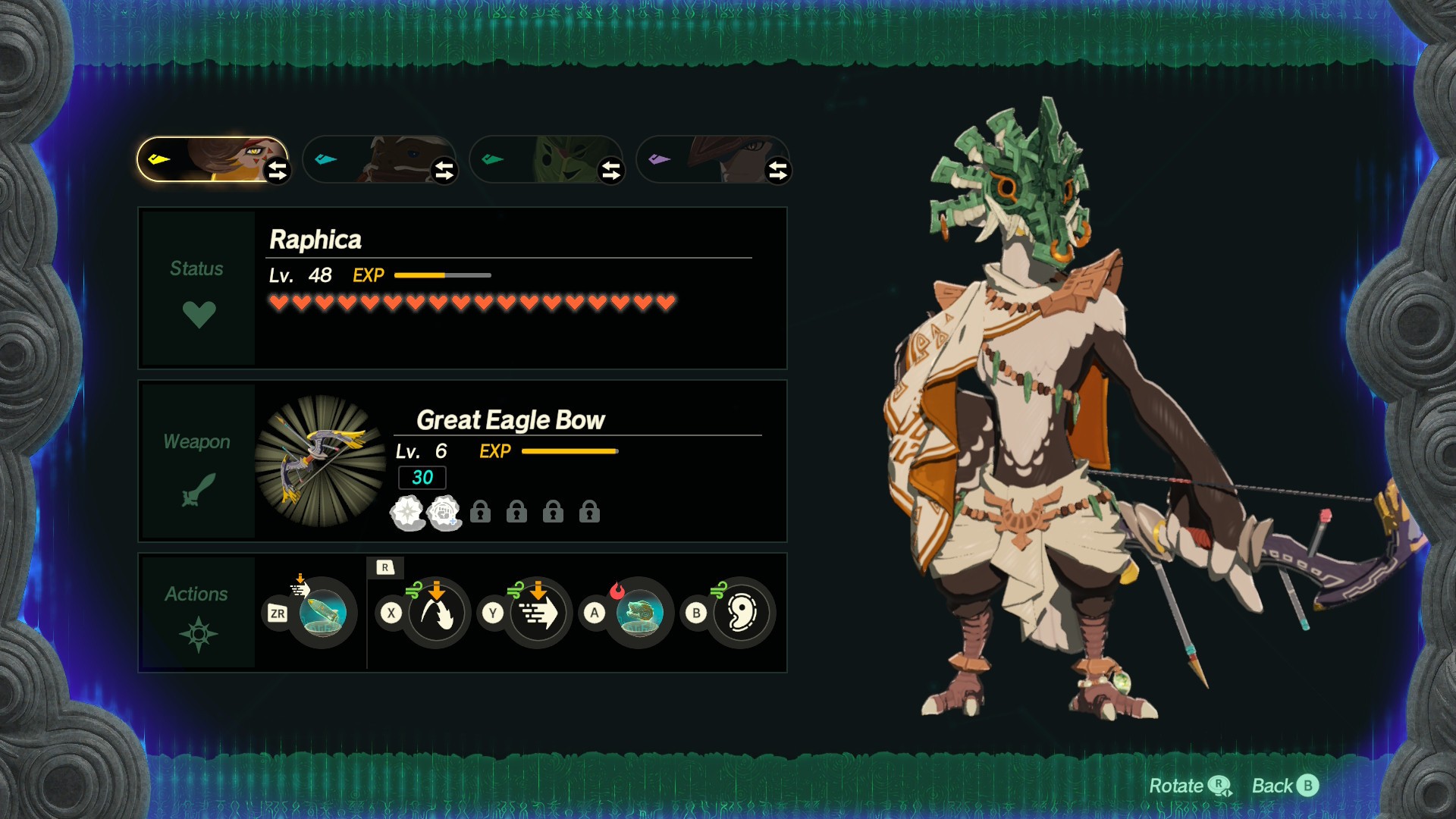The width and height of the screenshot is (1456, 819).
Task: Select the spiral wind action icon
Action: 741,613
